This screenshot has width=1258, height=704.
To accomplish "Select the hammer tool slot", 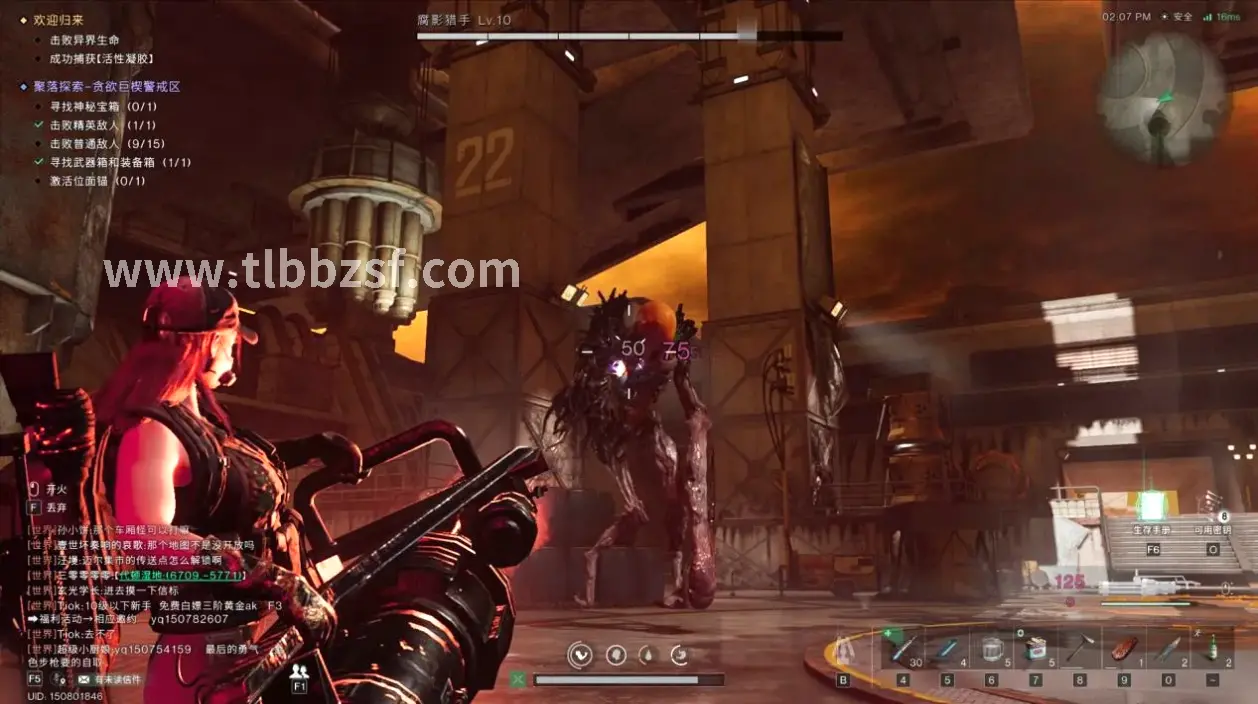I will click(1078, 649).
